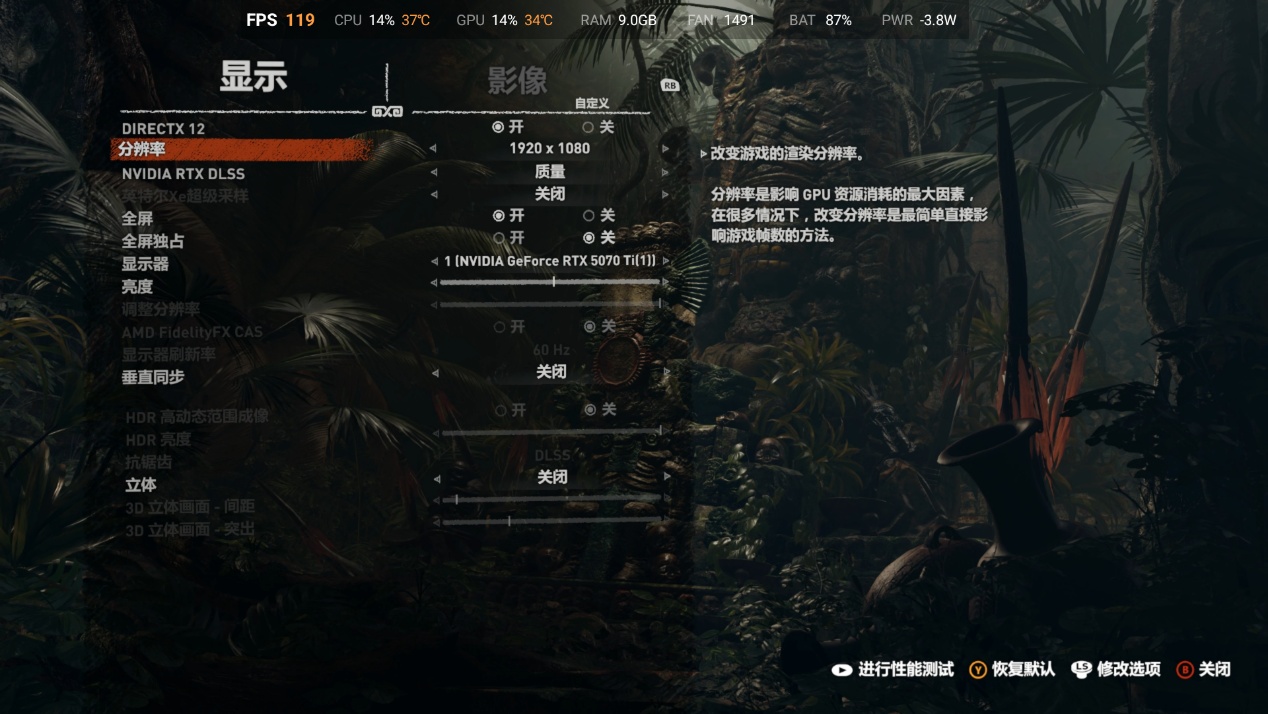This screenshot has height=714, width=1268.
Task: Change 垂直同步 value with right arrow
Action: (x=666, y=372)
